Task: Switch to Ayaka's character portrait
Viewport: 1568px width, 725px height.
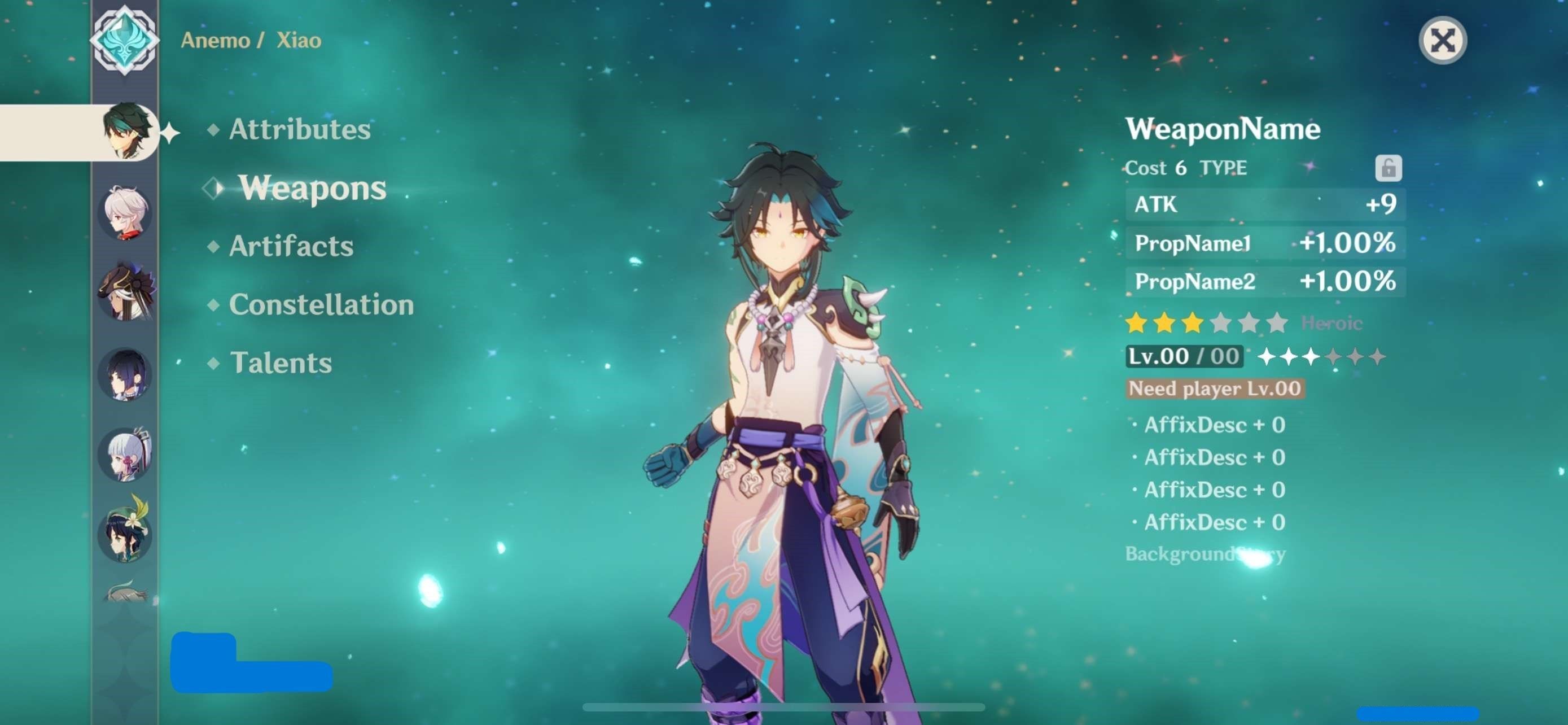Action: (x=125, y=453)
